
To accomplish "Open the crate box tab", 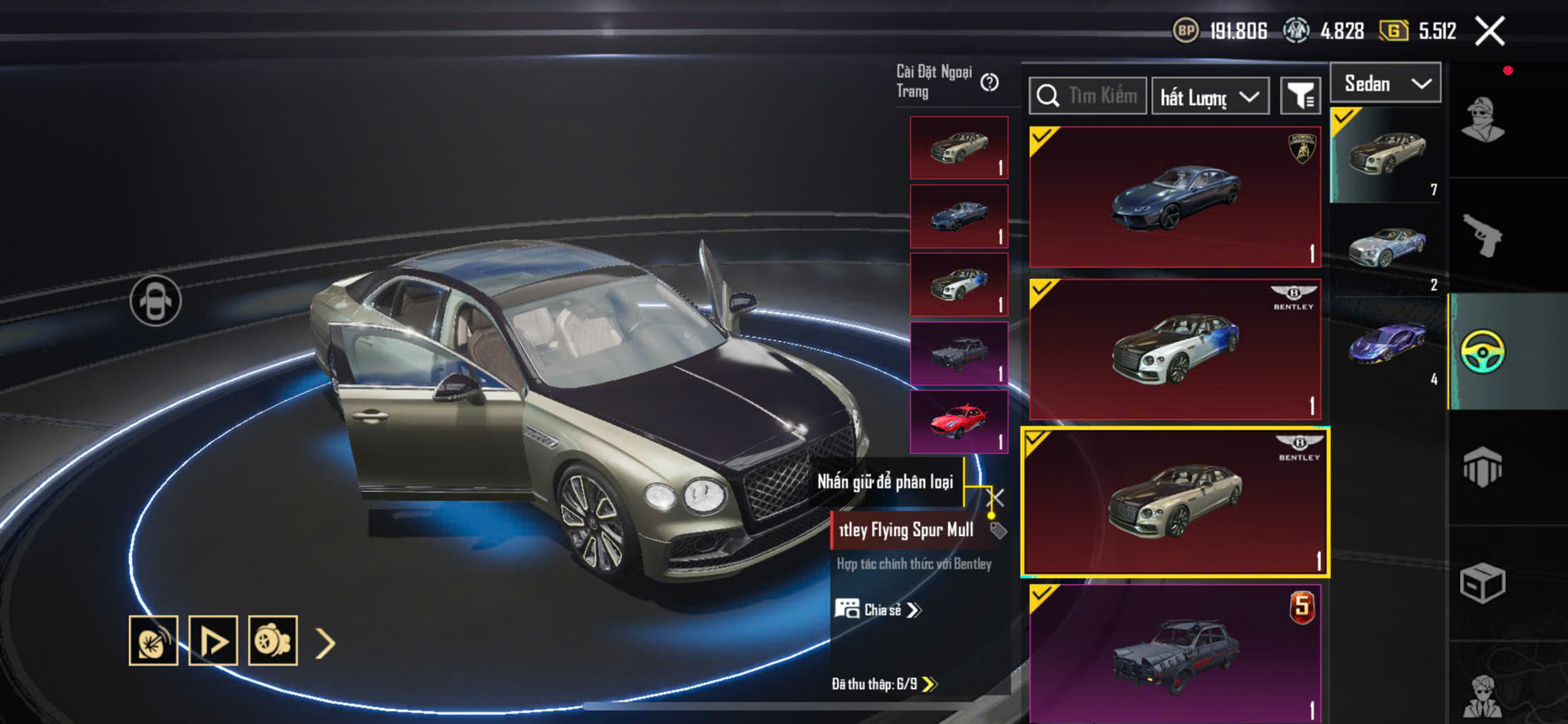I will (1482, 583).
